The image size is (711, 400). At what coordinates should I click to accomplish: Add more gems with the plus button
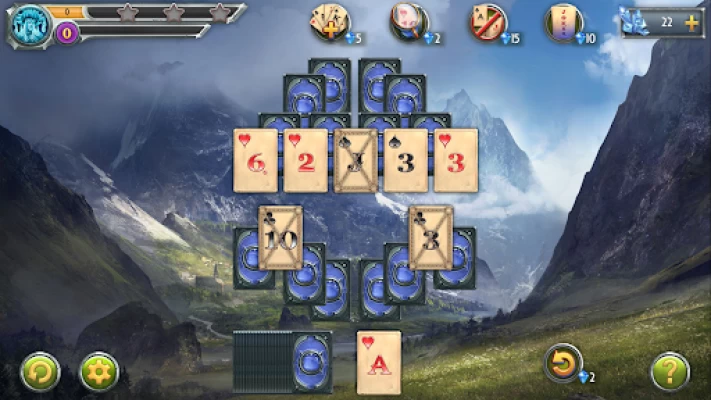(691, 22)
